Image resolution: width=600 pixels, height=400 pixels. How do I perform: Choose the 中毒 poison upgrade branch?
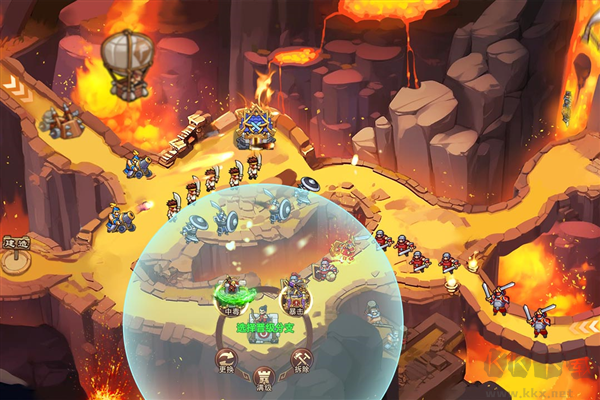tap(232, 294)
